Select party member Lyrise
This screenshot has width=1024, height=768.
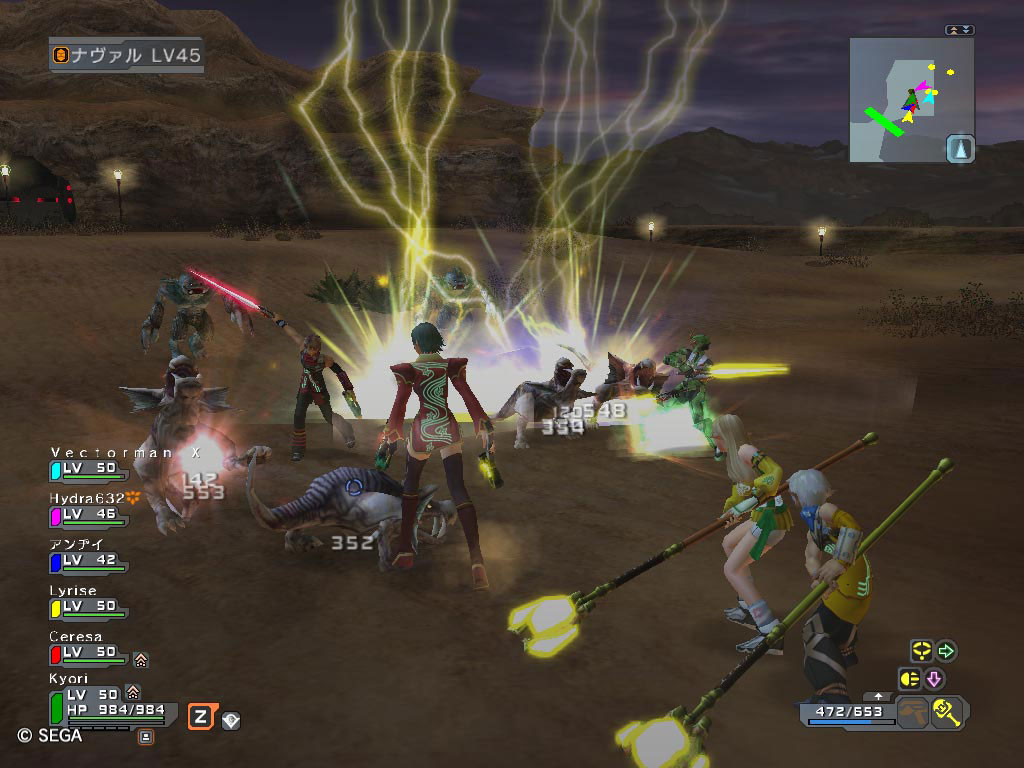coord(88,600)
